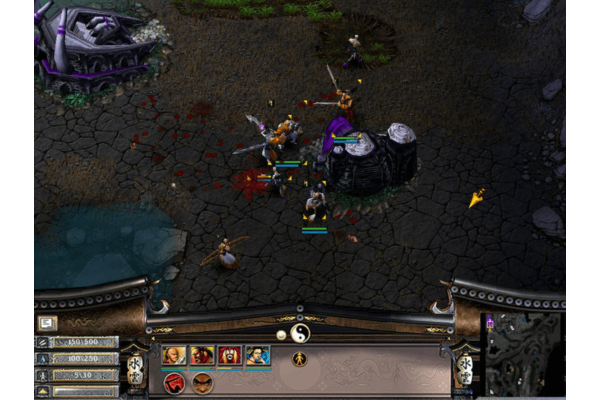Open the menu button above resource counters
Image resolution: width=600 pixels, height=400 pixels.
47,323
